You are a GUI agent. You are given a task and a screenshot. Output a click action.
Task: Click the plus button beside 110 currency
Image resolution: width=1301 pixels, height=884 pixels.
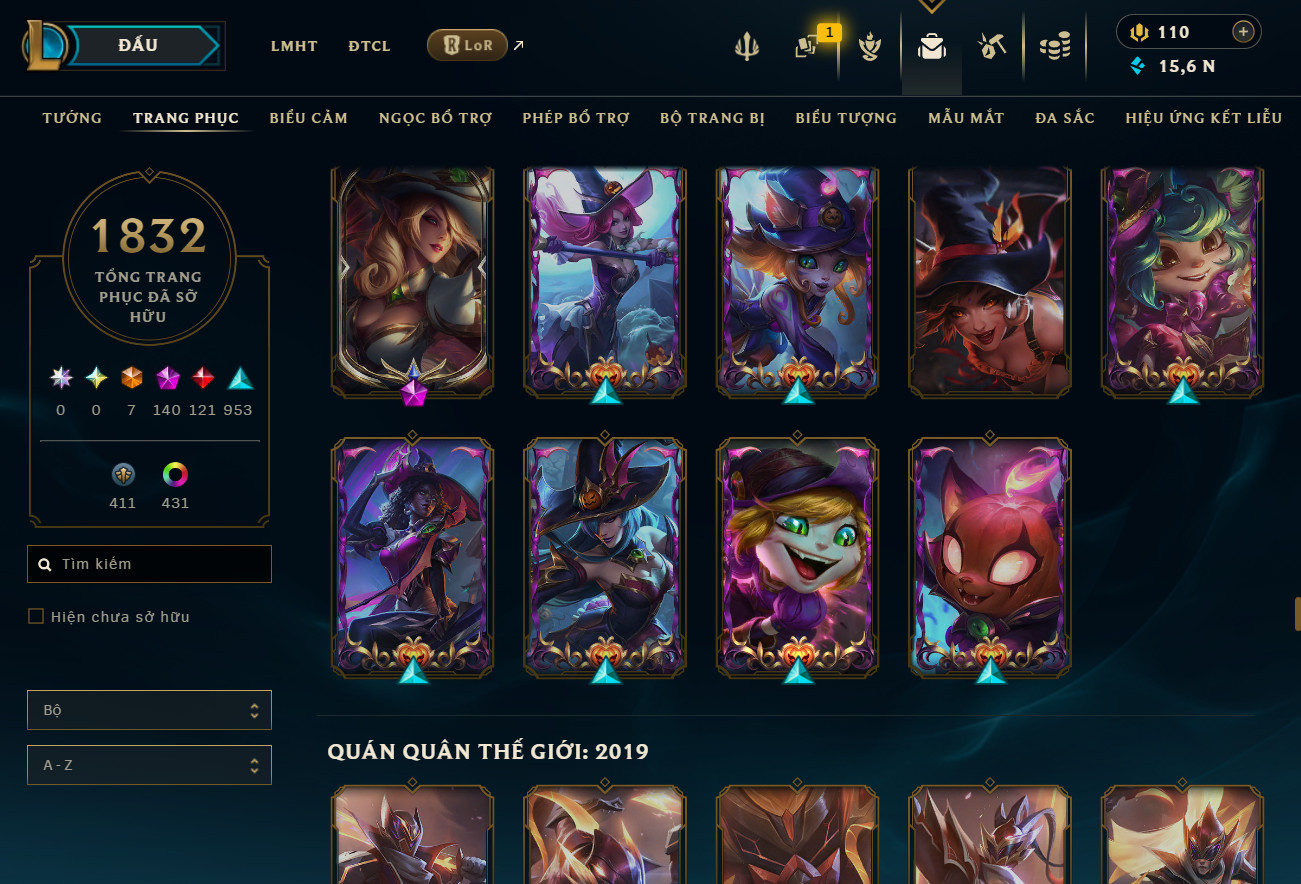1243,32
